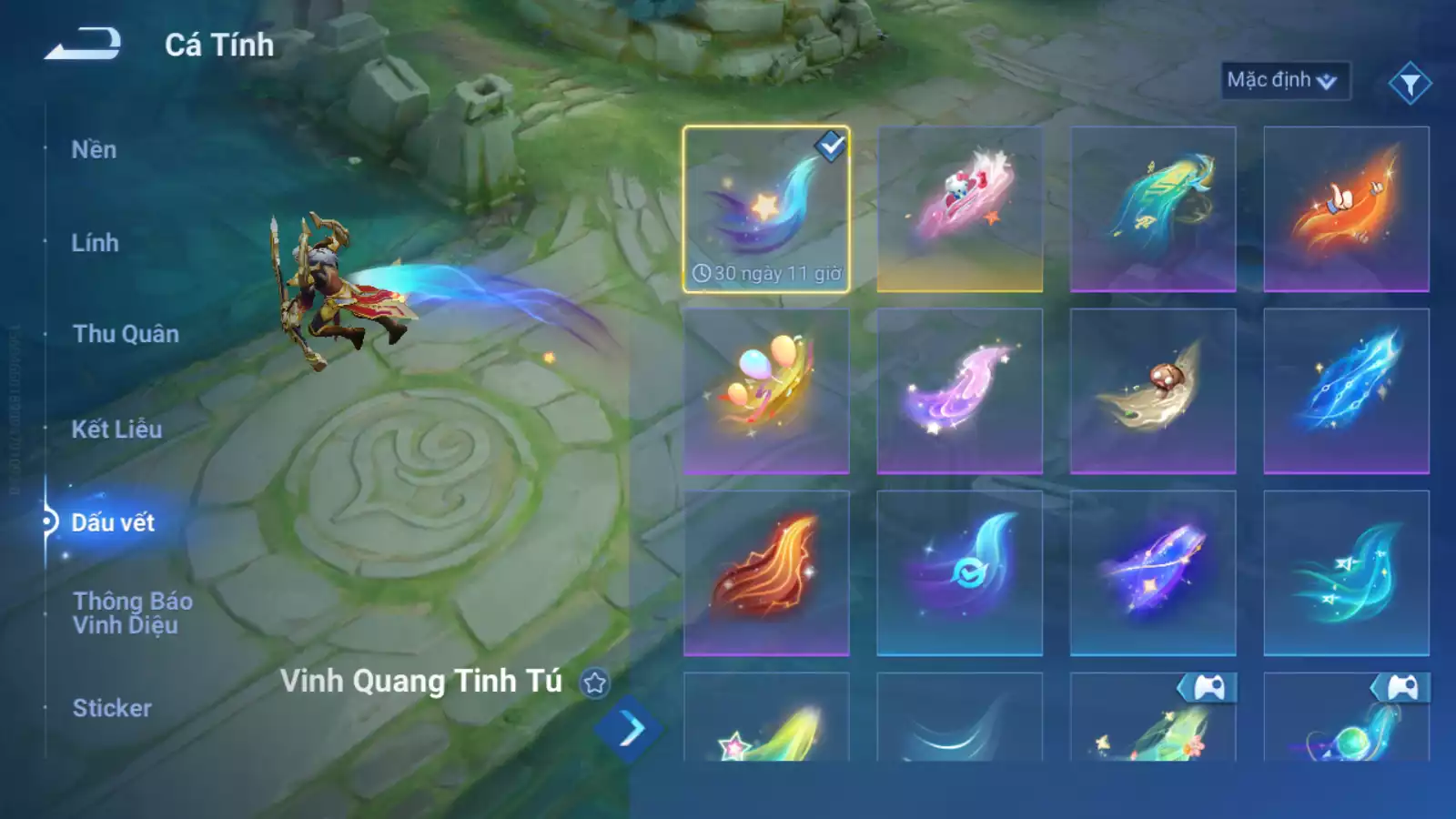Select the Thu Quân tab
Screen dimensions: 1456x819
click(x=126, y=334)
